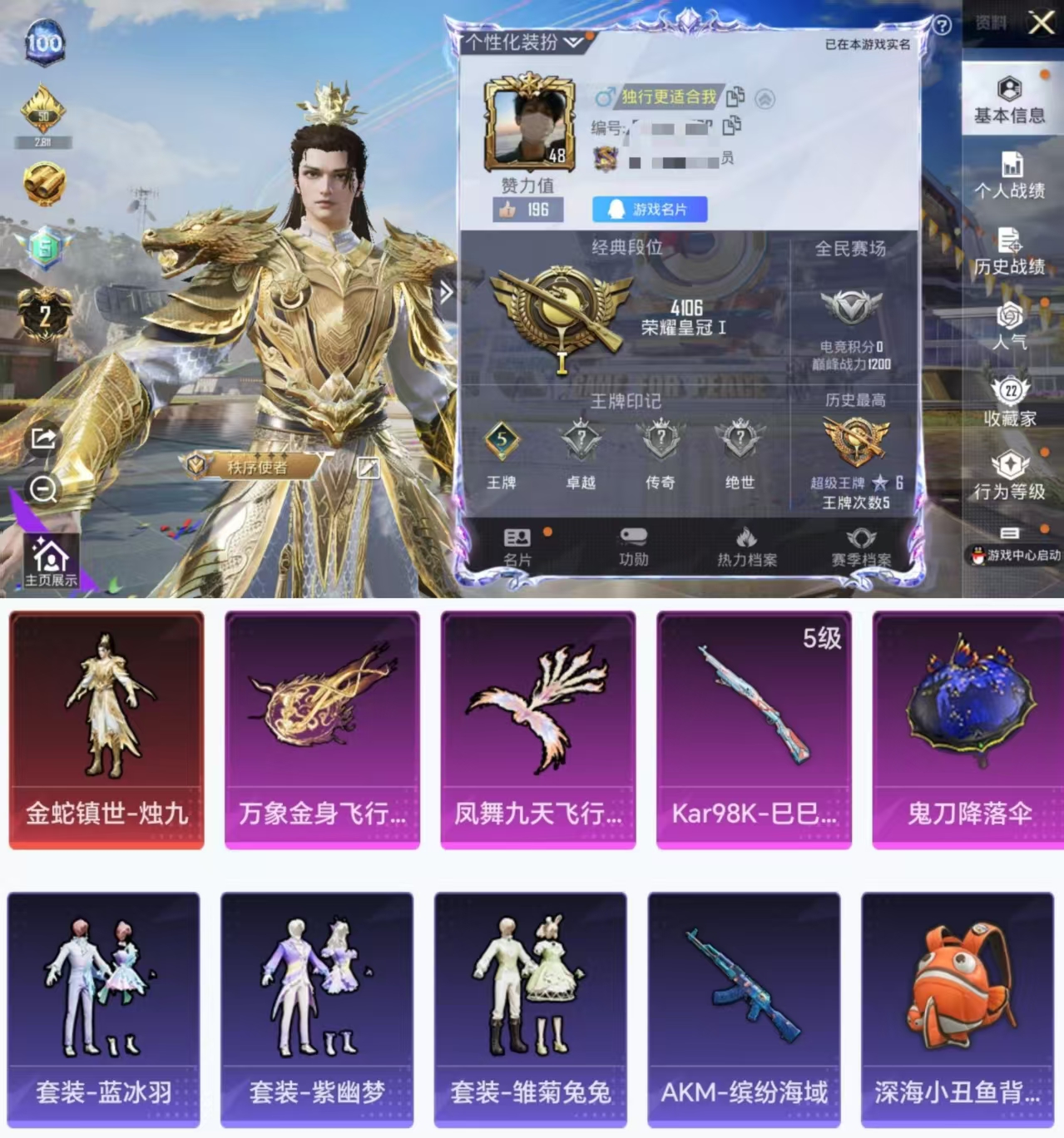Select the AKM-缤纷海域 weapon skin card
This screenshot has width=1064, height=1138.
(744, 1009)
